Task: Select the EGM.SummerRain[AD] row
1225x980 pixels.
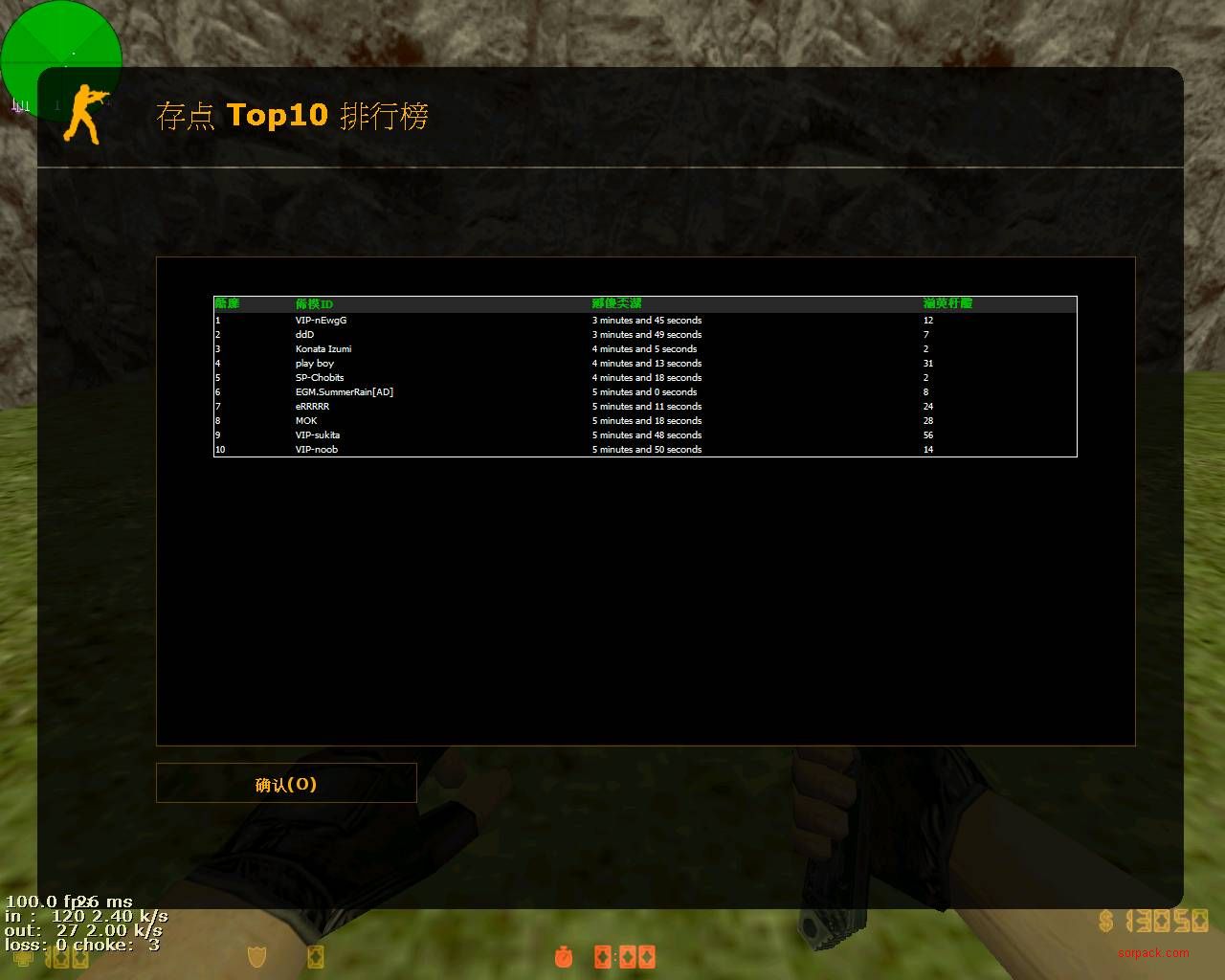Action: (345, 392)
